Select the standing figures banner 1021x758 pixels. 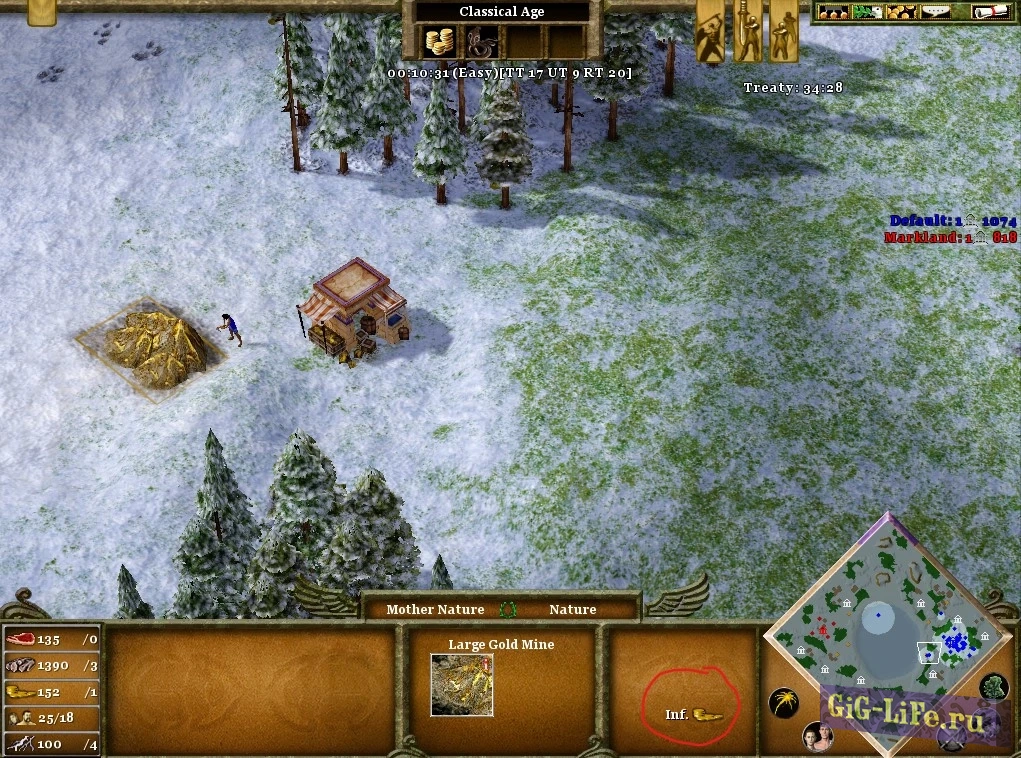(783, 30)
